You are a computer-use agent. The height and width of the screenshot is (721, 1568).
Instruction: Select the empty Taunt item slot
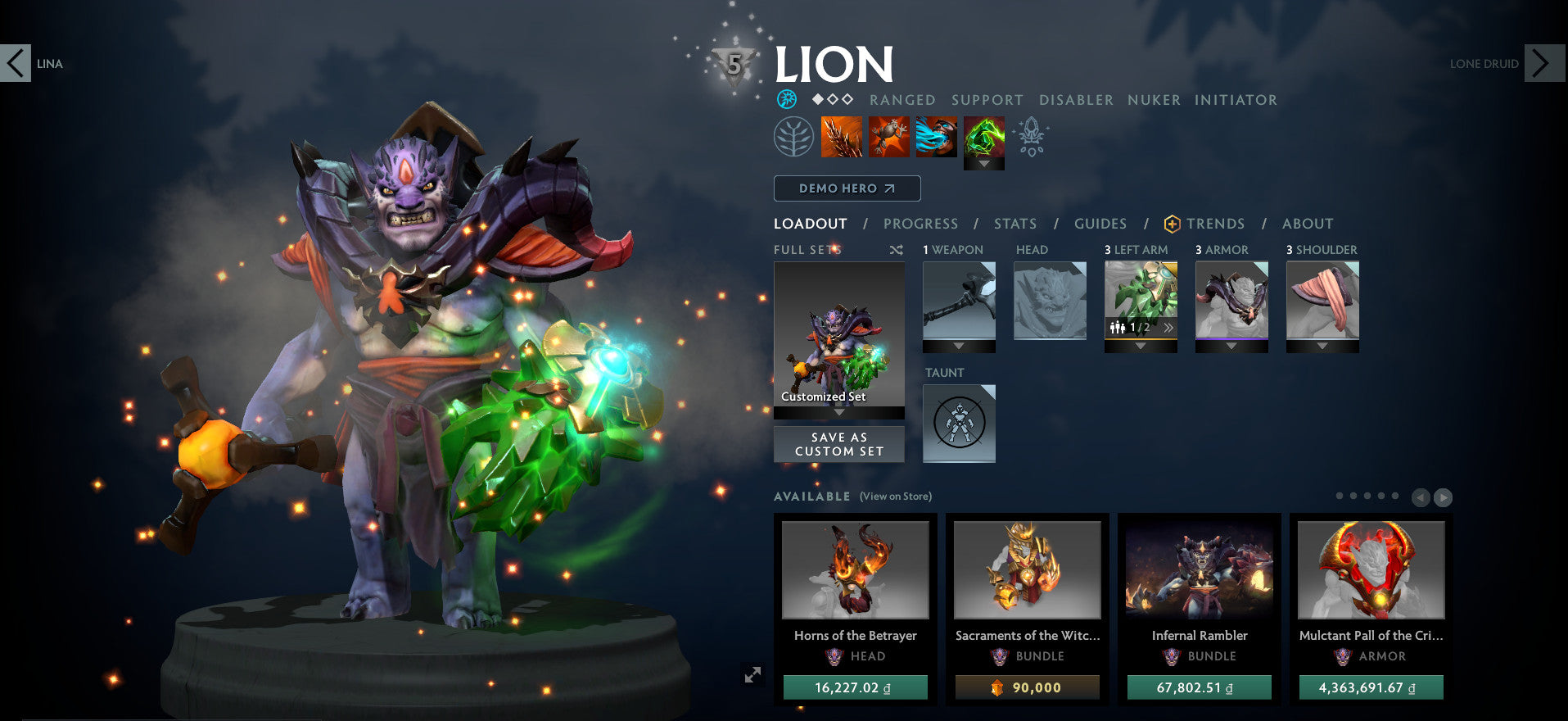coord(958,424)
